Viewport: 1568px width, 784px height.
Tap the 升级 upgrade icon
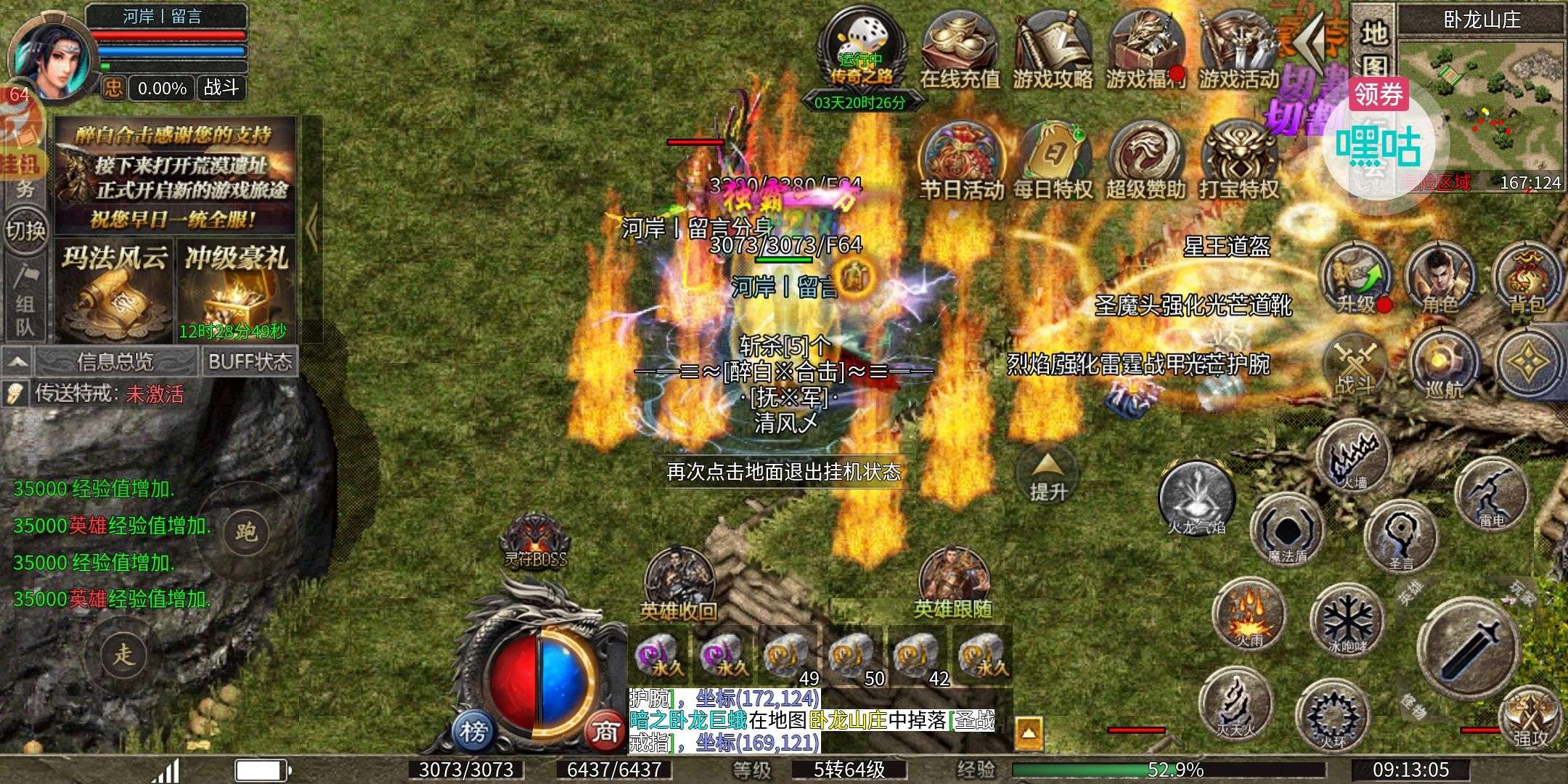pos(1356,279)
